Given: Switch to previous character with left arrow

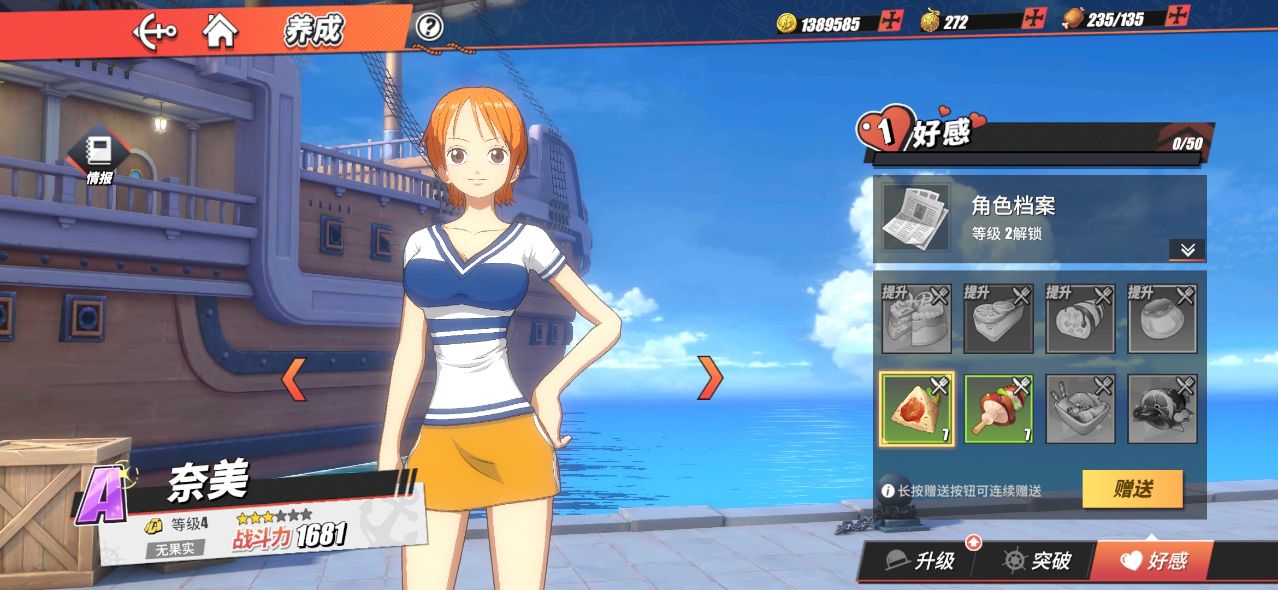Looking at the screenshot, I should (x=293, y=378).
